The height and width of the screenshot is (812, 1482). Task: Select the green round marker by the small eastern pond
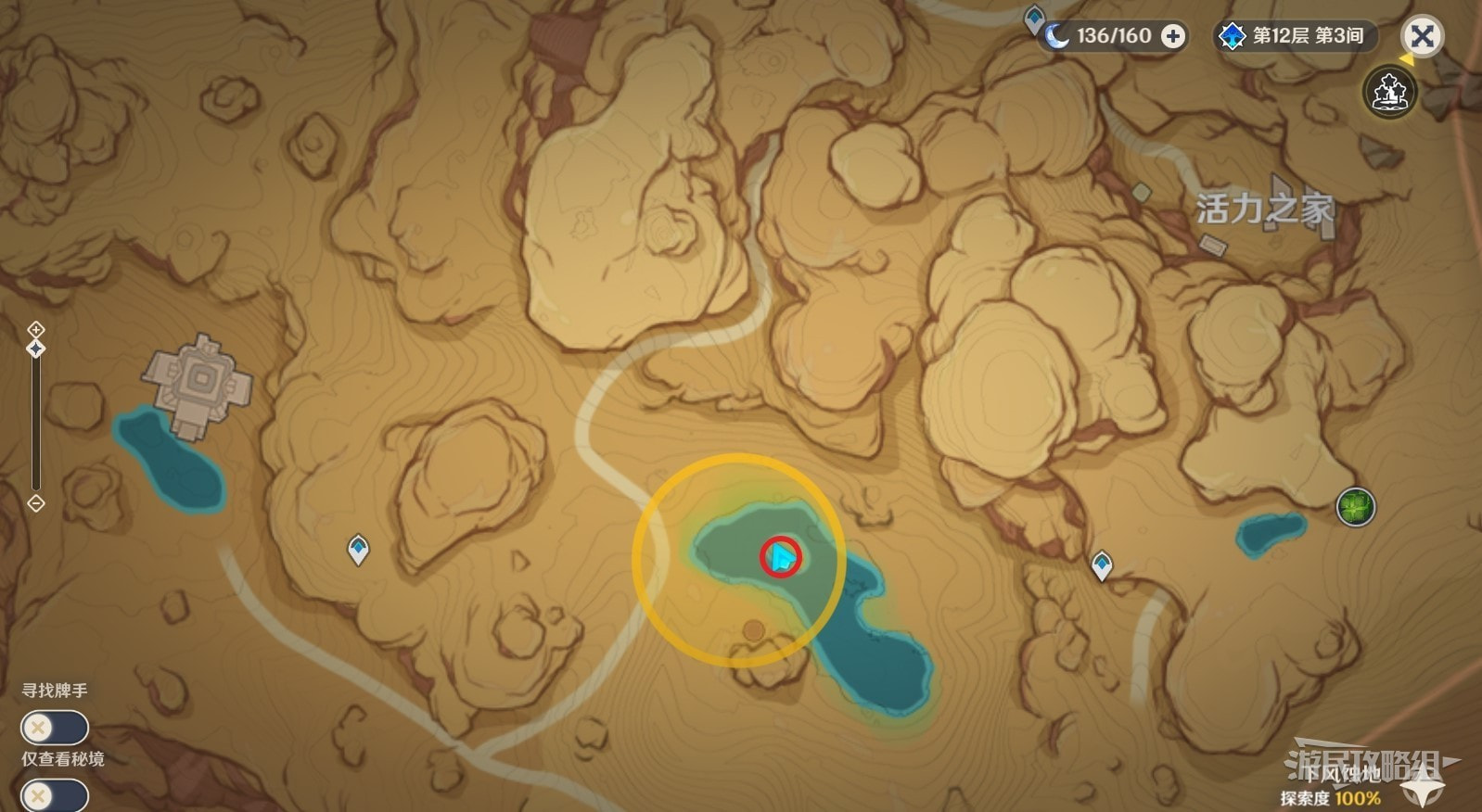(x=1355, y=507)
